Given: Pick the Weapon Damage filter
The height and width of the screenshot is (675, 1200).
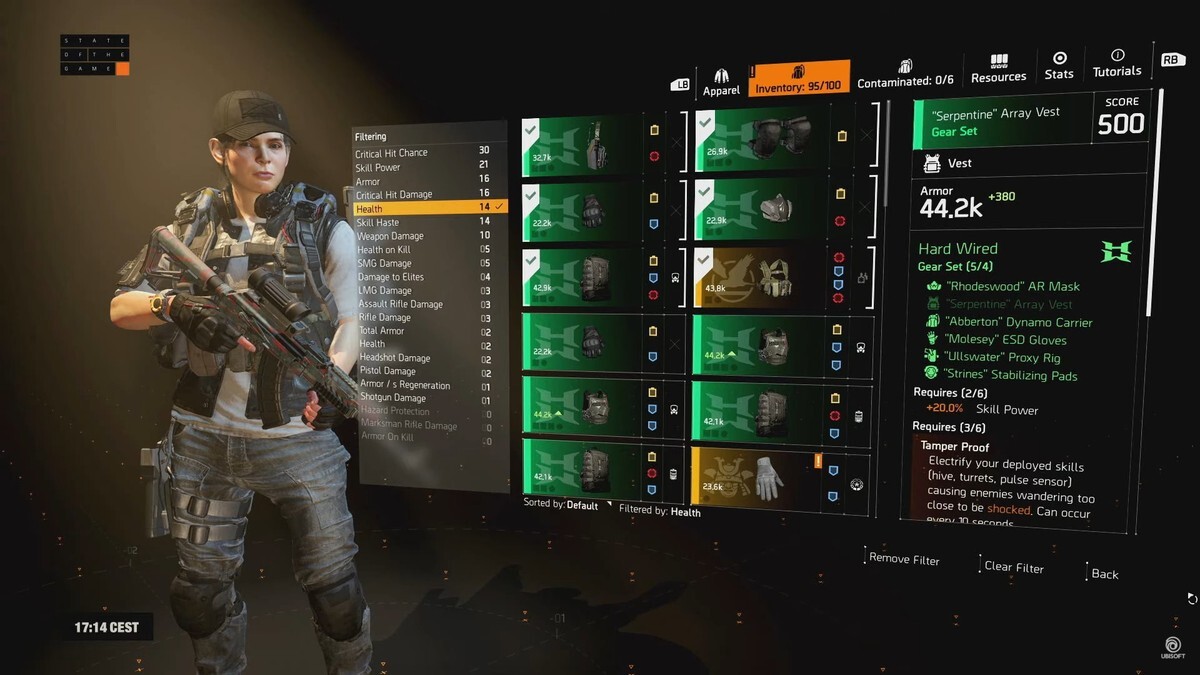Looking at the screenshot, I should click(x=390, y=236).
